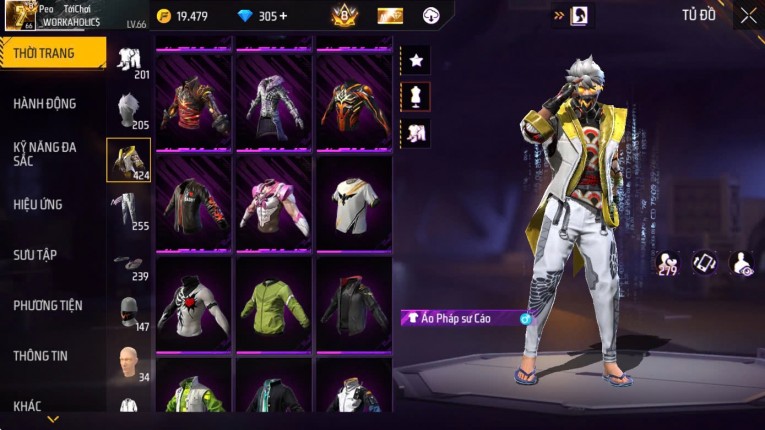765x430 pixels.
Task: Go to the Sưu Tập section
Action: point(35,255)
